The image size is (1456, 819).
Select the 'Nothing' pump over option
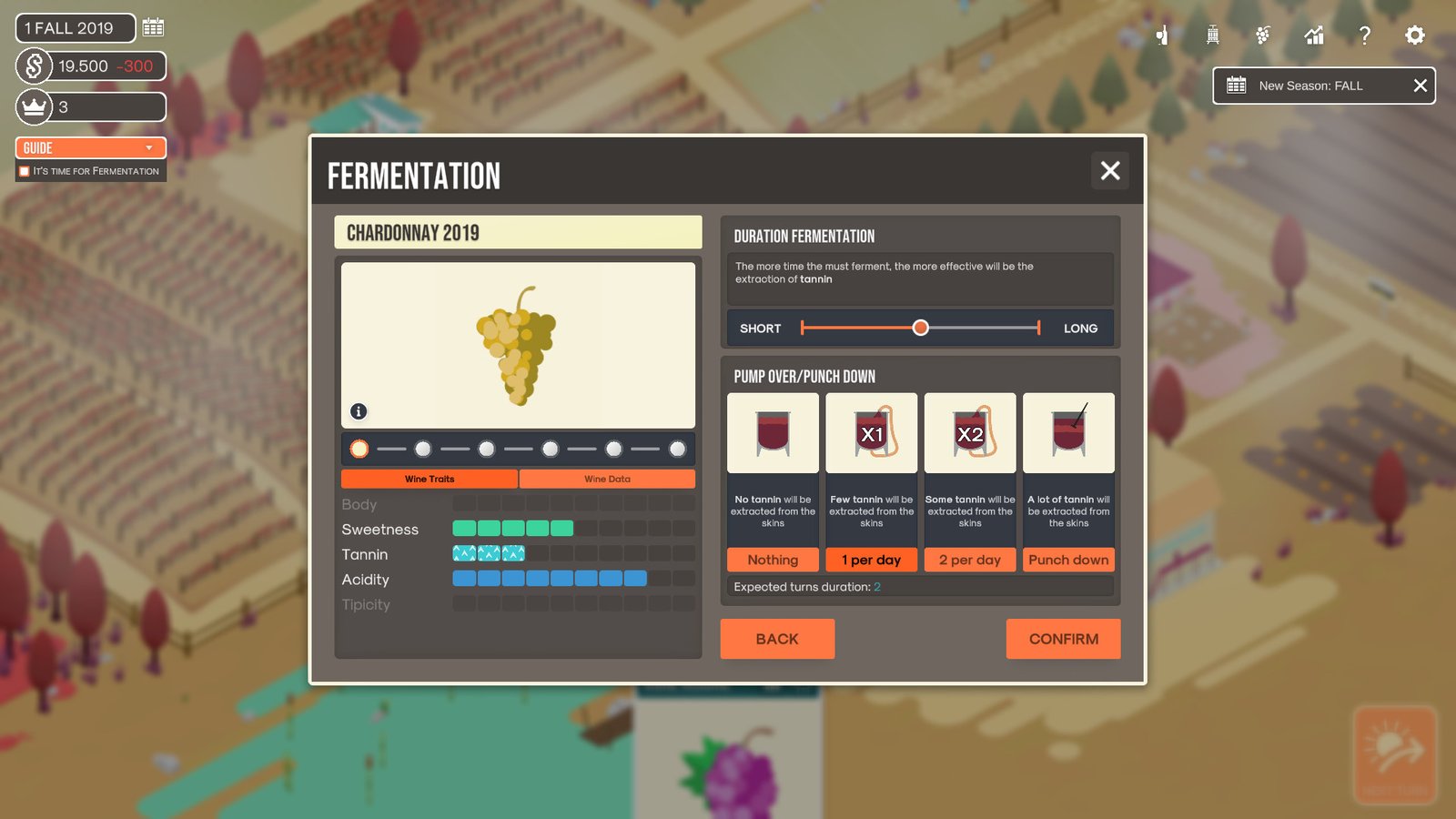click(x=772, y=560)
